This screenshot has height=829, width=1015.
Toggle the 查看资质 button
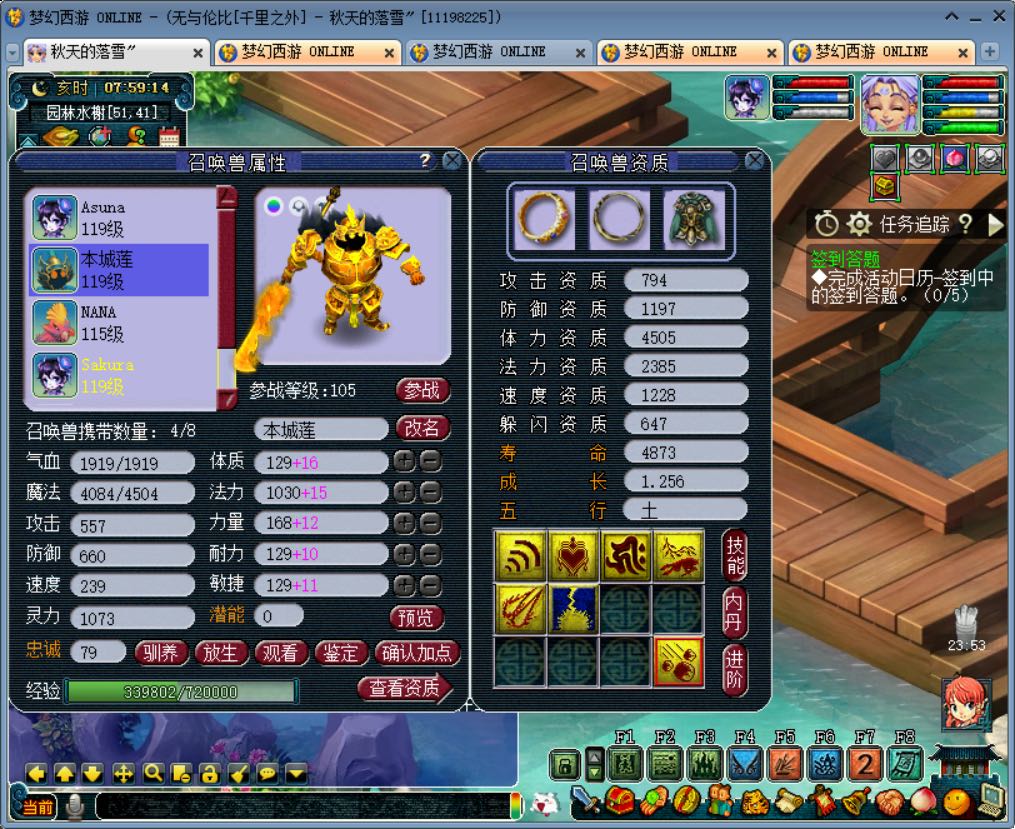tap(404, 687)
